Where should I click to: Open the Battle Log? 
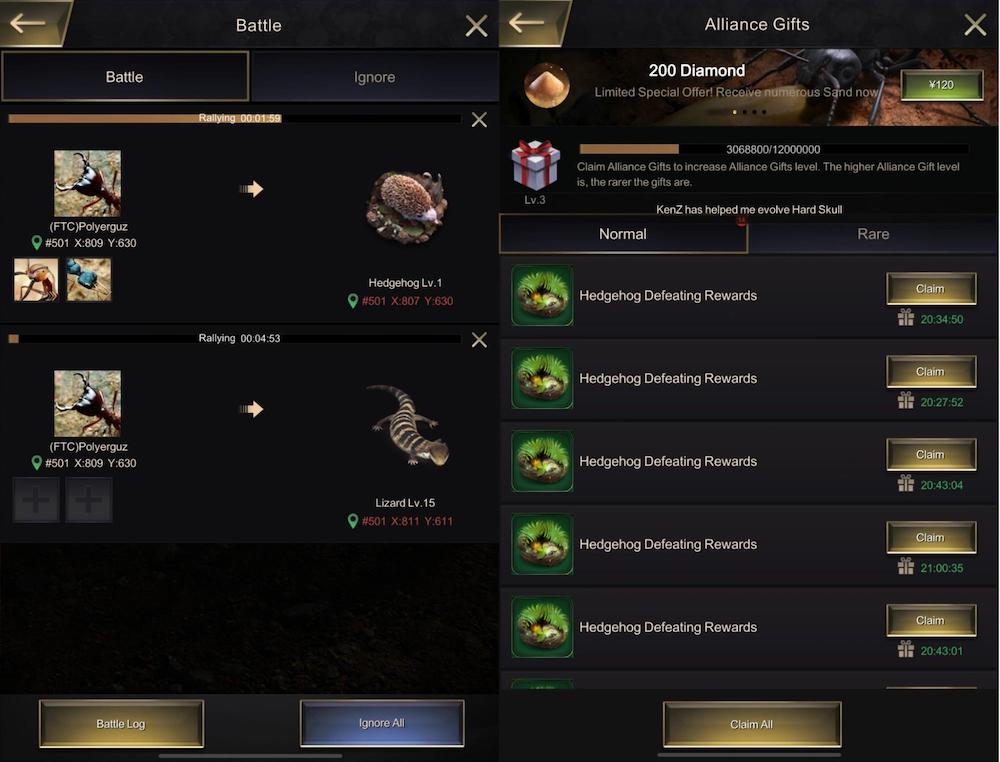pos(121,723)
